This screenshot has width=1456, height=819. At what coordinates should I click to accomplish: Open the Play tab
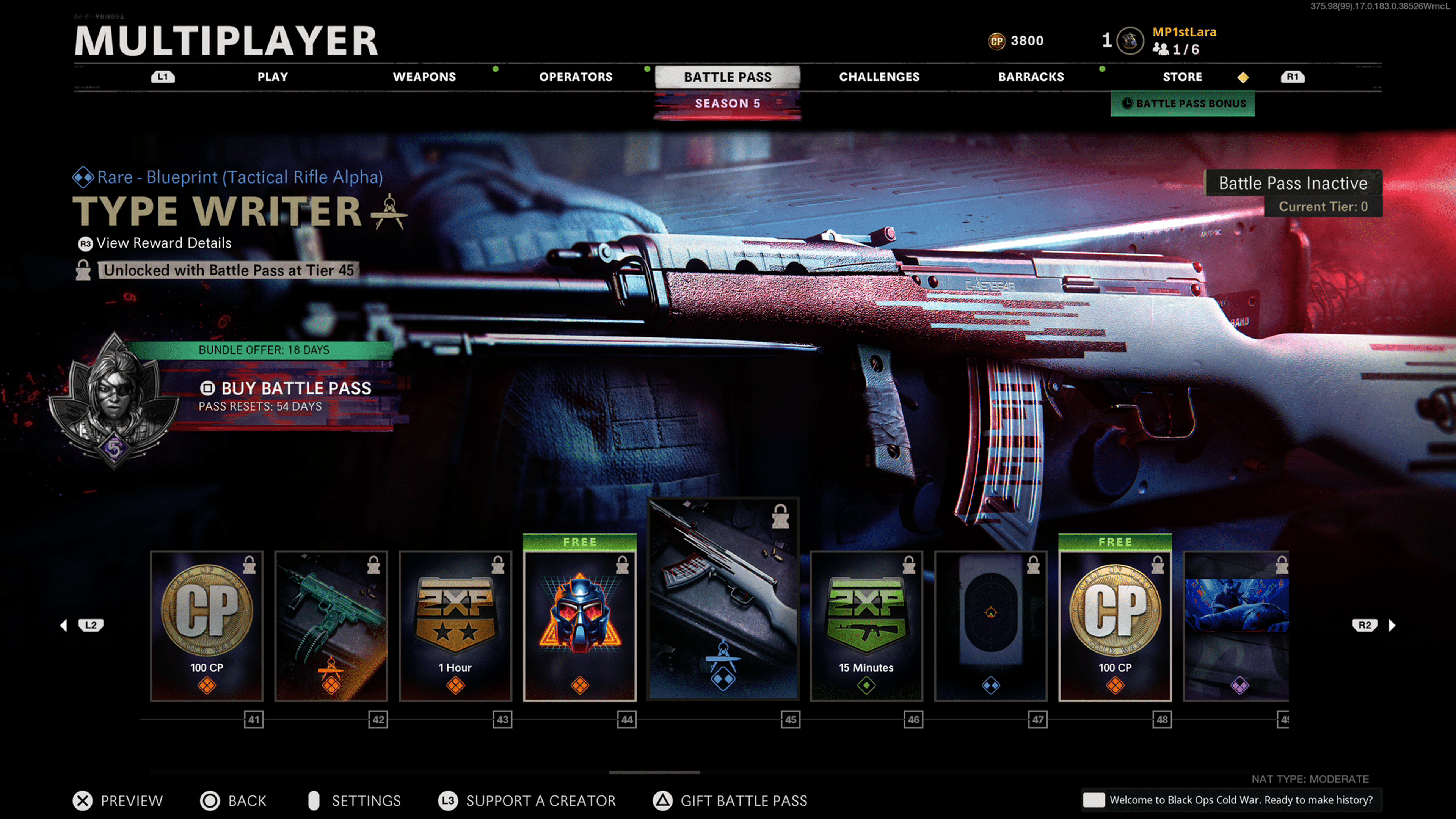coord(273,77)
